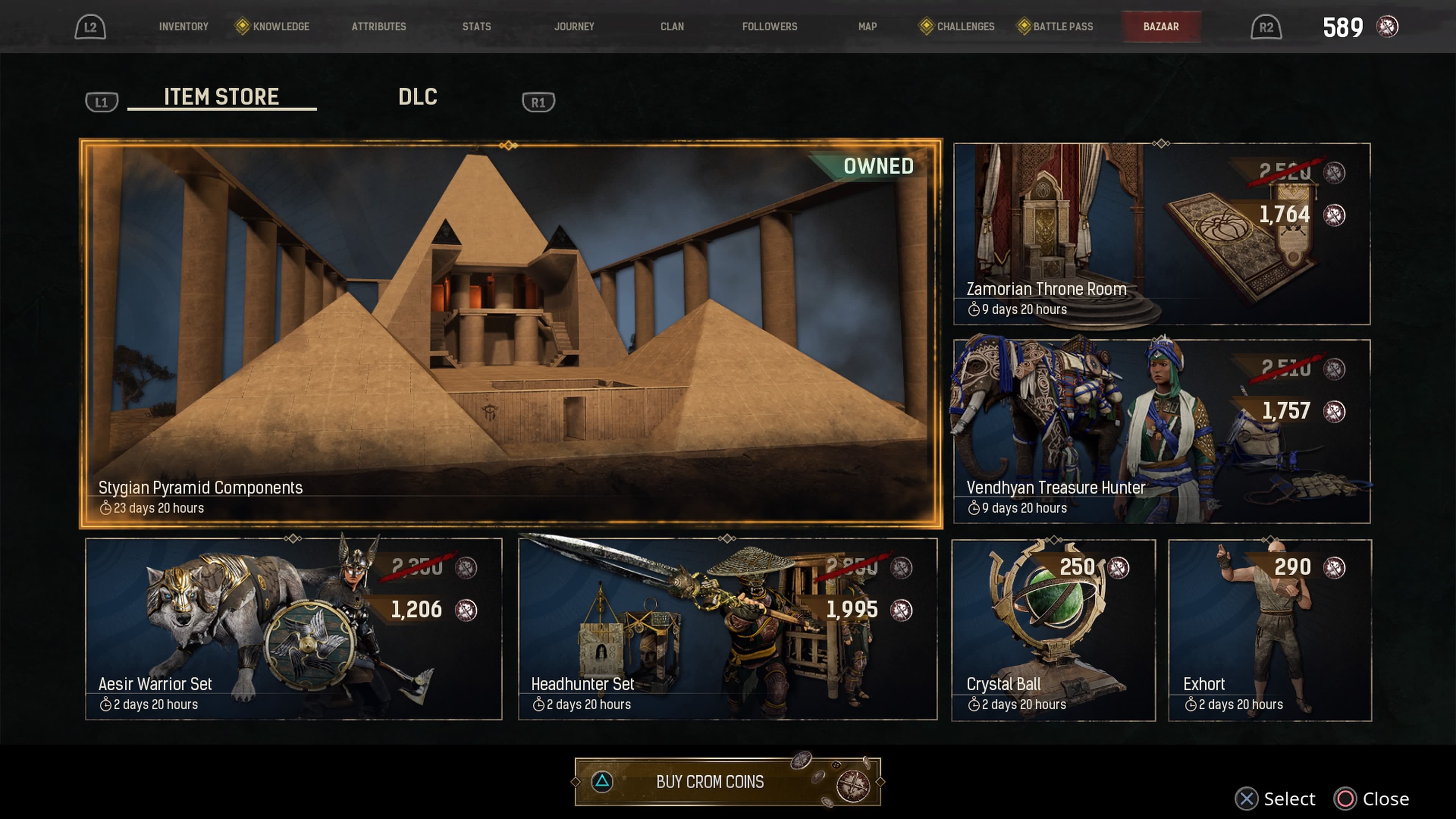Switch to the DLC section
Image resolution: width=1456 pixels, height=819 pixels.
click(x=418, y=97)
